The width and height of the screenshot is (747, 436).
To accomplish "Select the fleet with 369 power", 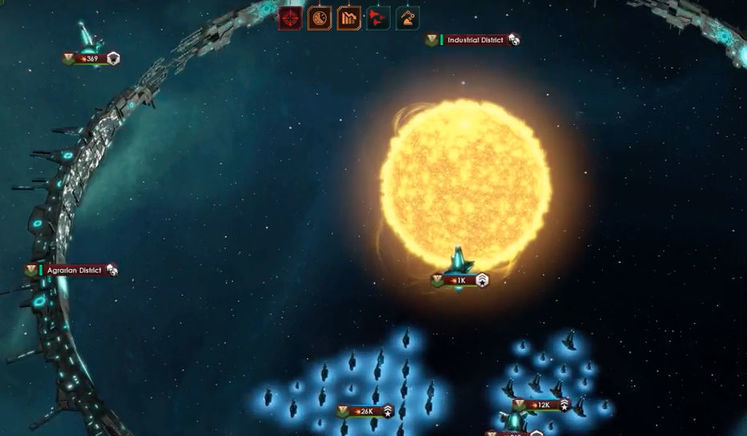I will click(91, 59).
